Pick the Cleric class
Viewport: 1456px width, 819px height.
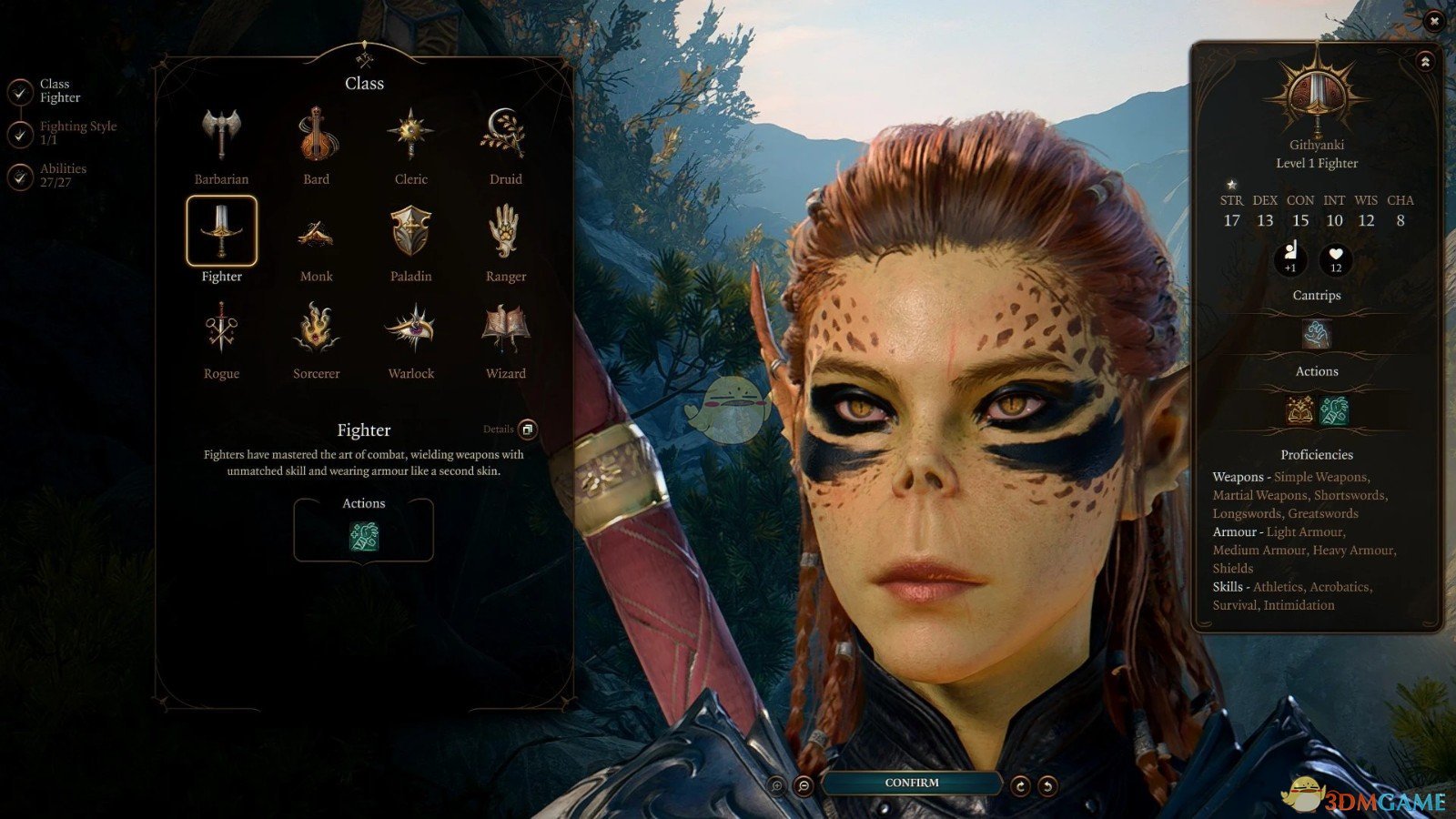(410, 136)
